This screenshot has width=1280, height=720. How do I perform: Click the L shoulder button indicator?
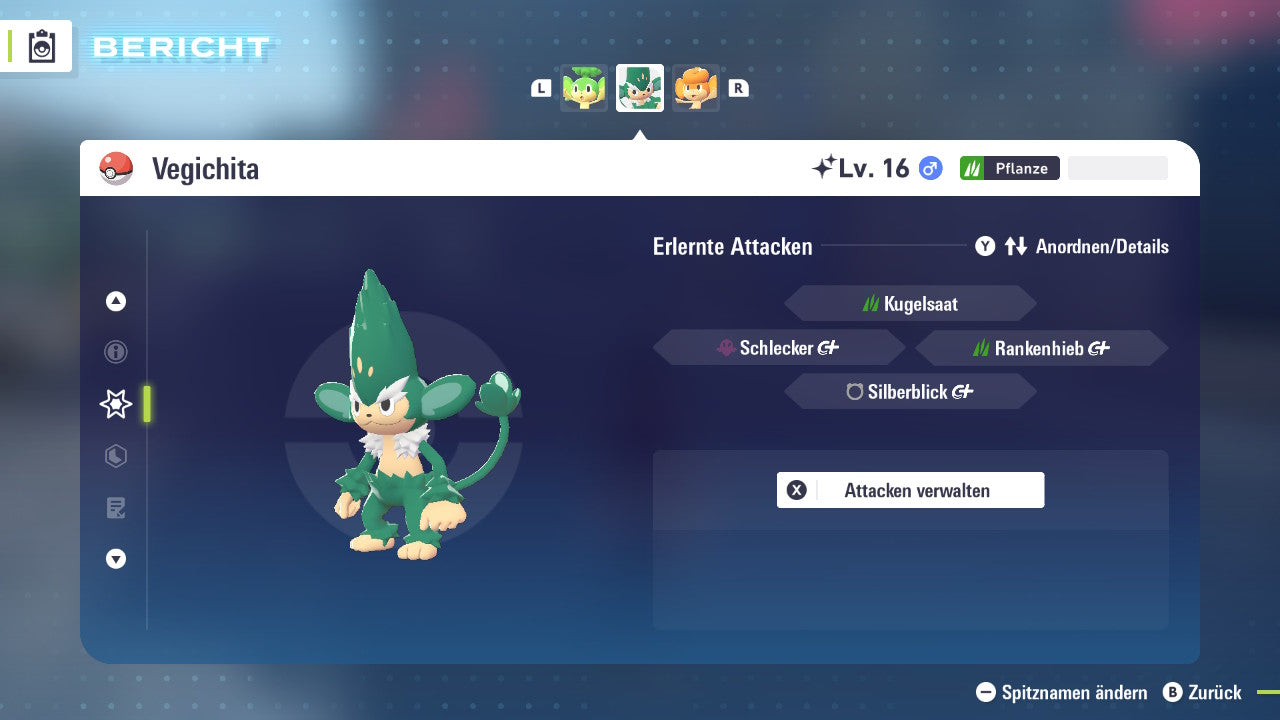point(541,88)
